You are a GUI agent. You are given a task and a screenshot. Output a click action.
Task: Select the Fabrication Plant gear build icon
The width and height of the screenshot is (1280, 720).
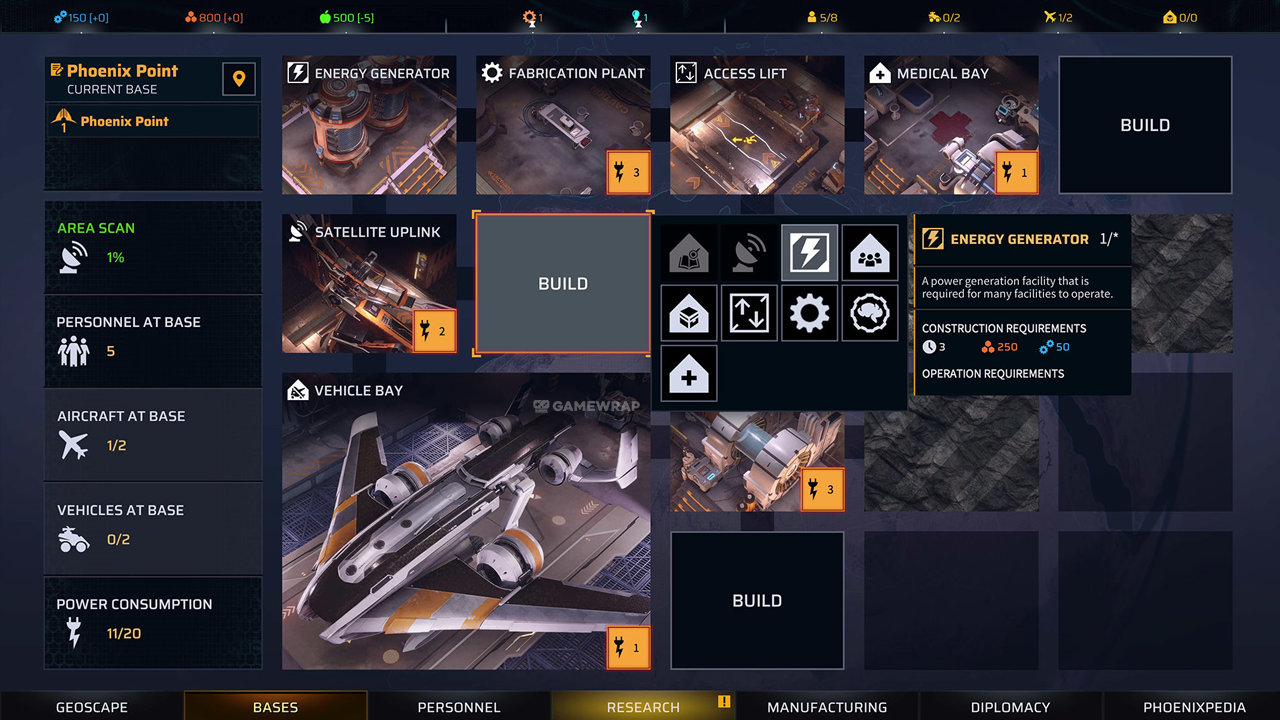[809, 313]
